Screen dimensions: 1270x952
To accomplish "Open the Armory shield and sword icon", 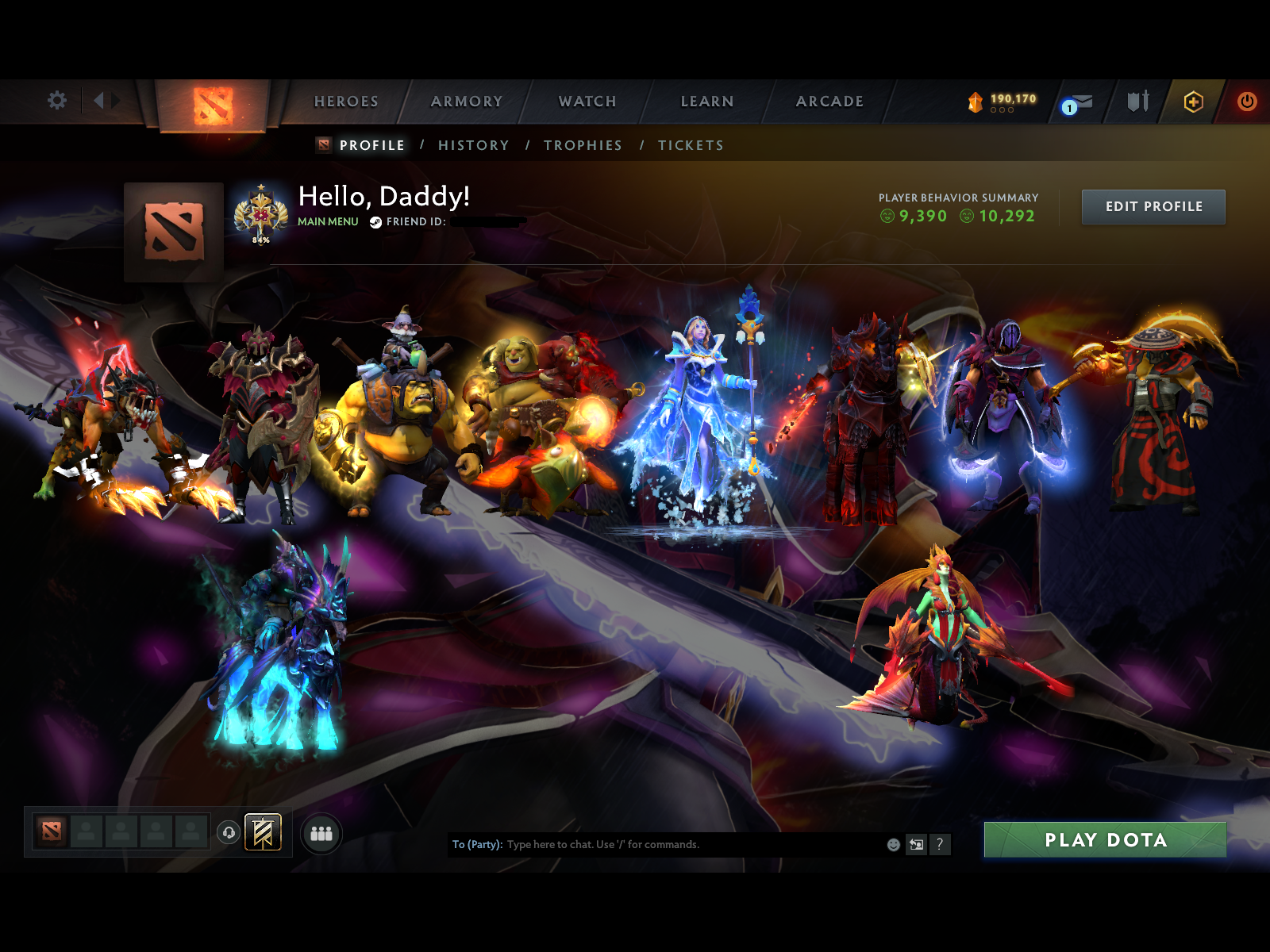I will [x=1137, y=102].
